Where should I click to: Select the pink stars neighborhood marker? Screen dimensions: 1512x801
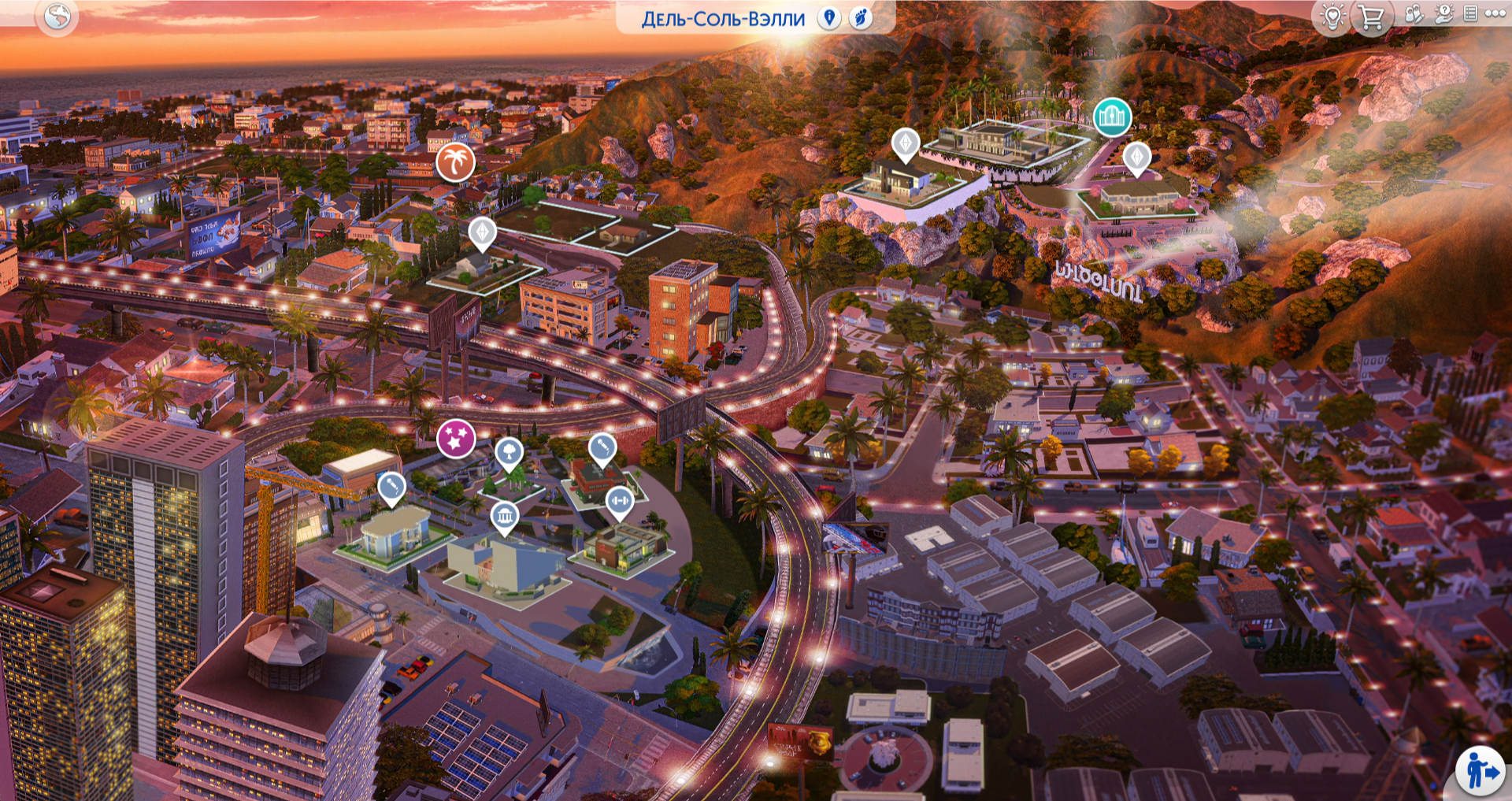pos(456,438)
